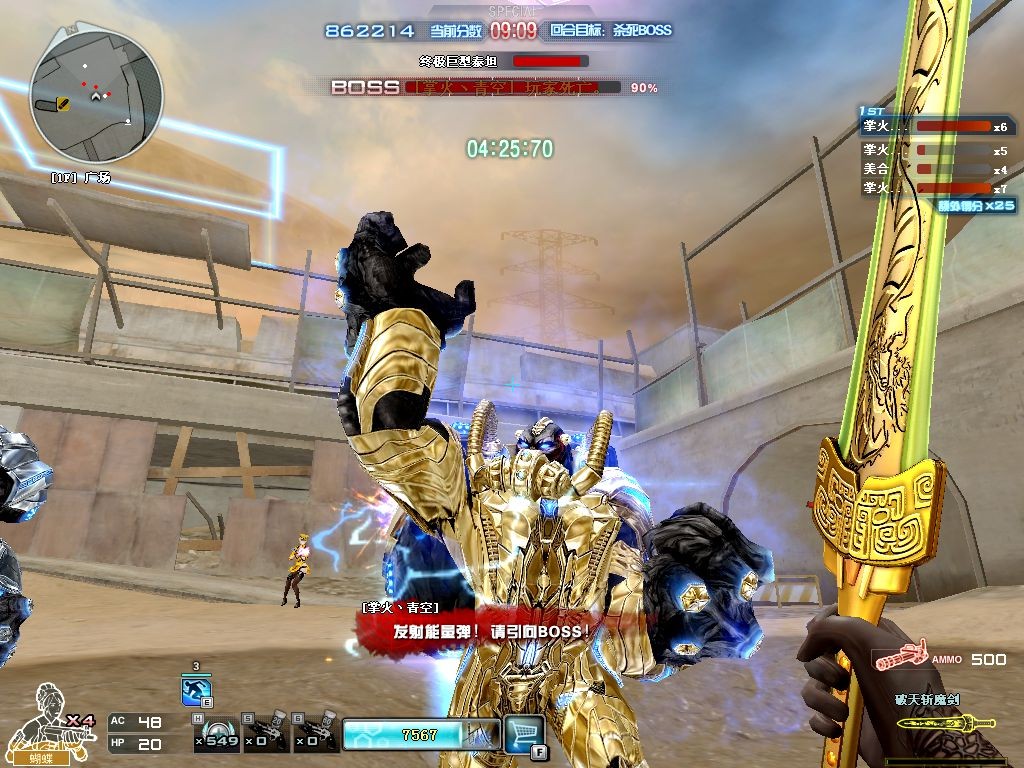
Task: Click the 蝴蝶 character portrait
Action: 48,720
